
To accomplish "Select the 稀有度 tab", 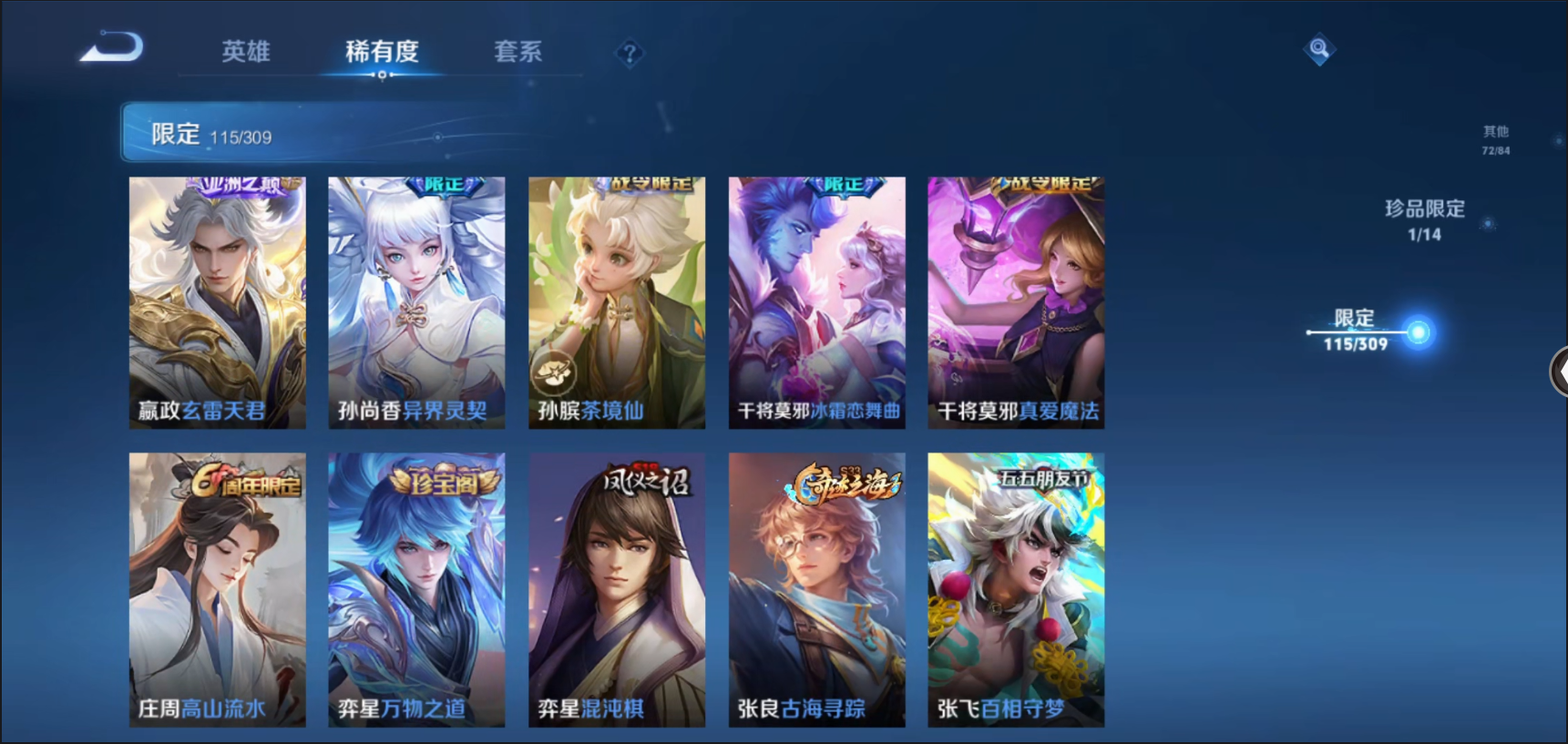I will pos(382,52).
